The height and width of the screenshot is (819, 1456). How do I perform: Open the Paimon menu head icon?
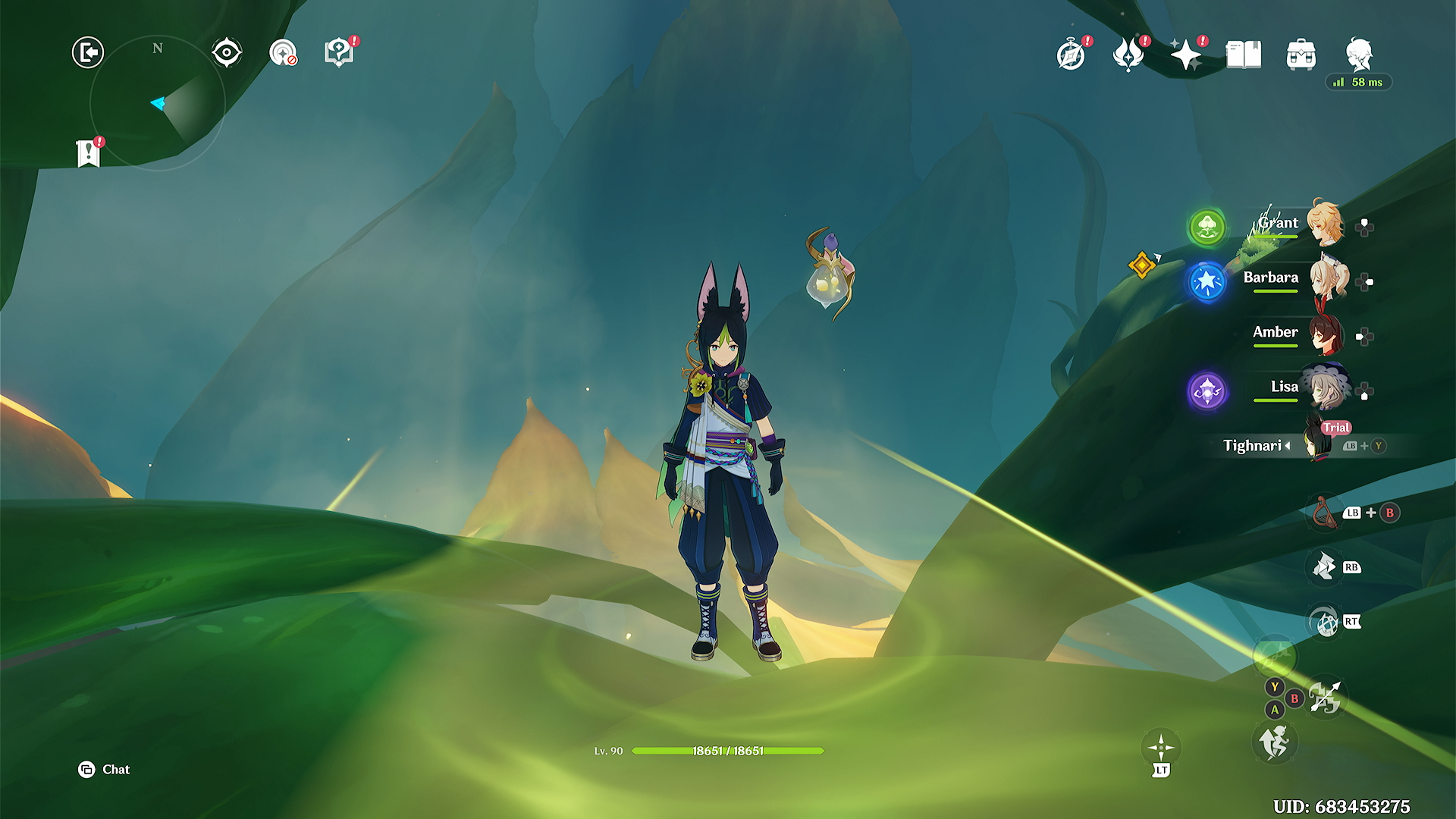[x=1359, y=55]
